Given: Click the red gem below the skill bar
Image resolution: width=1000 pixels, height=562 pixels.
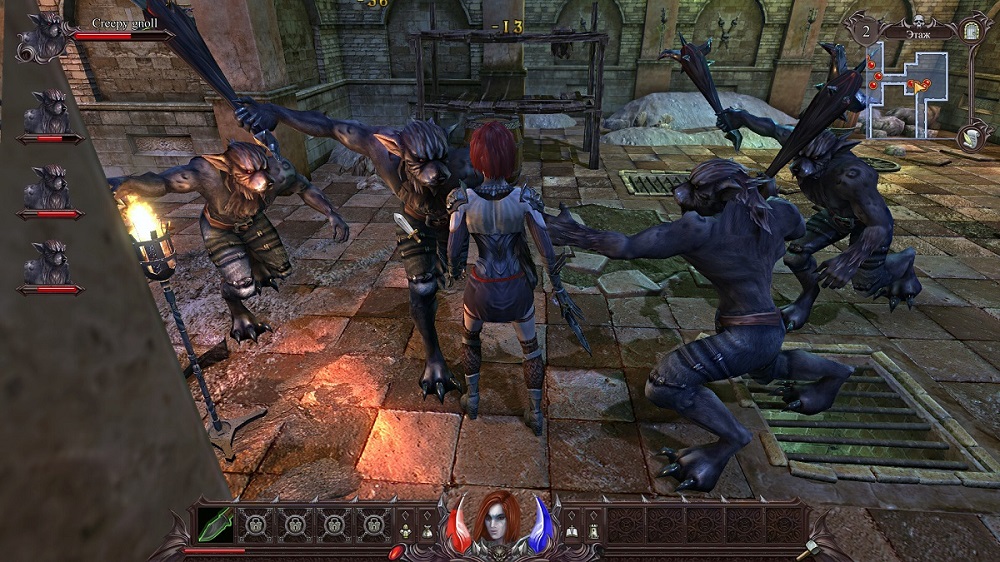Looking at the screenshot, I should (x=396, y=551).
